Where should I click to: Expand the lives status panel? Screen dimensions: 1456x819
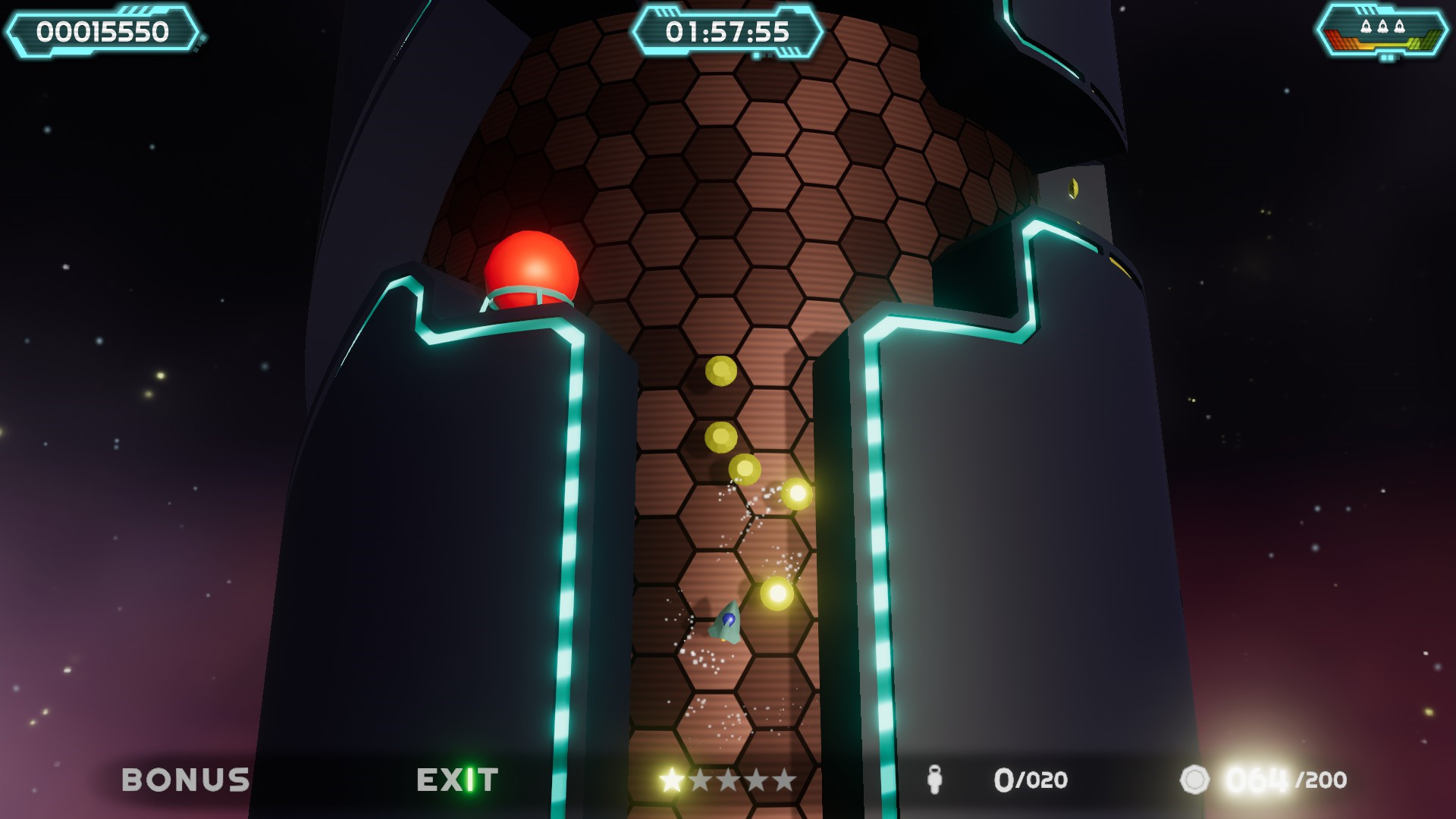[x=1383, y=32]
